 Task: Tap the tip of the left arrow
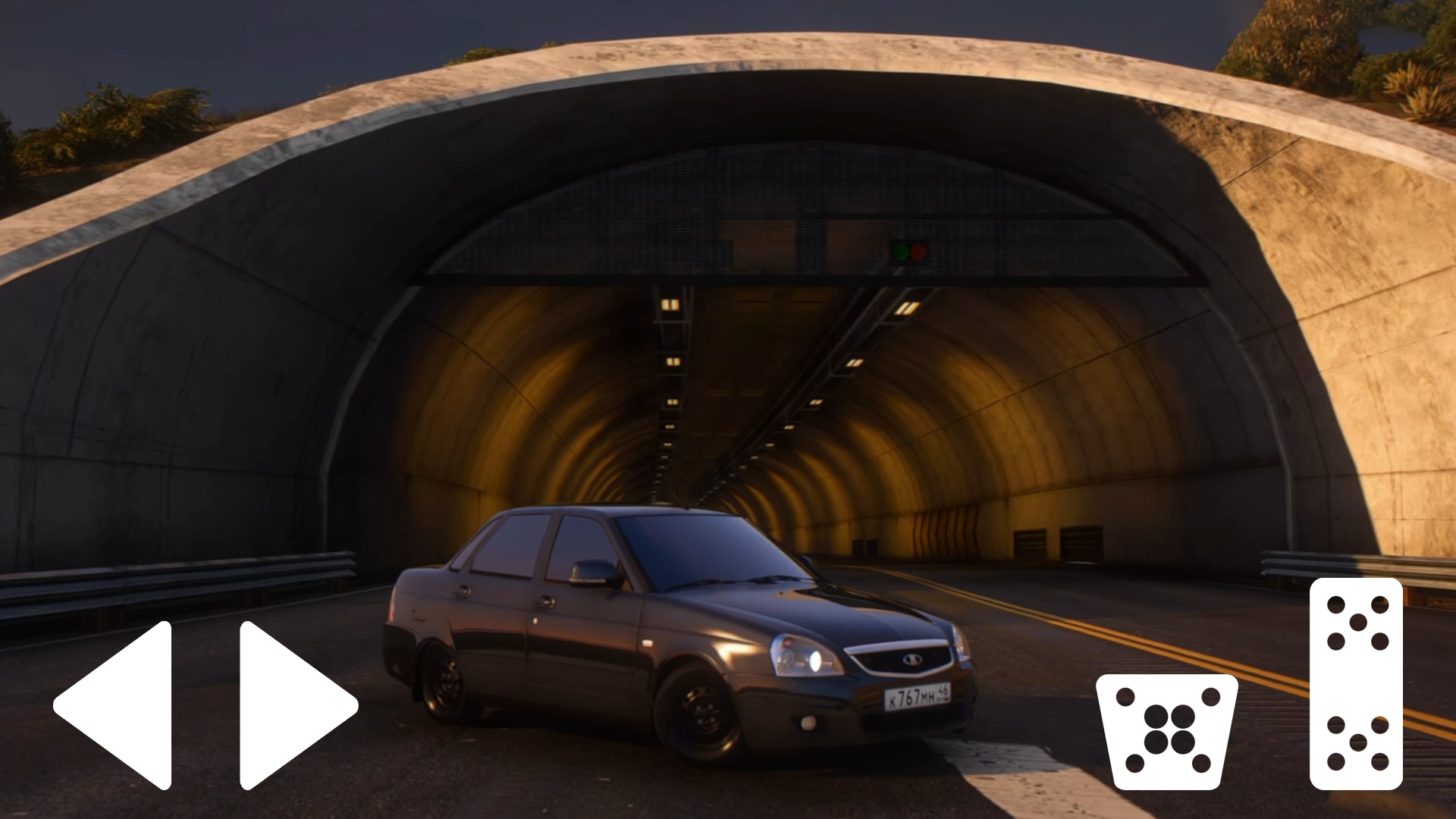(x=61, y=705)
